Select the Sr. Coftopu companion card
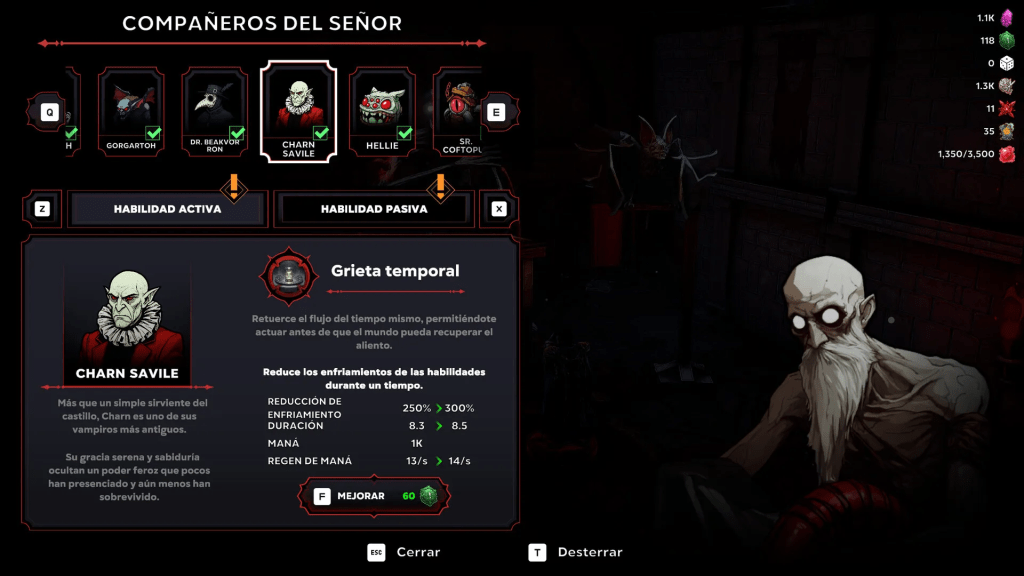The height and width of the screenshot is (576, 1024). click(x=458, y=111)
